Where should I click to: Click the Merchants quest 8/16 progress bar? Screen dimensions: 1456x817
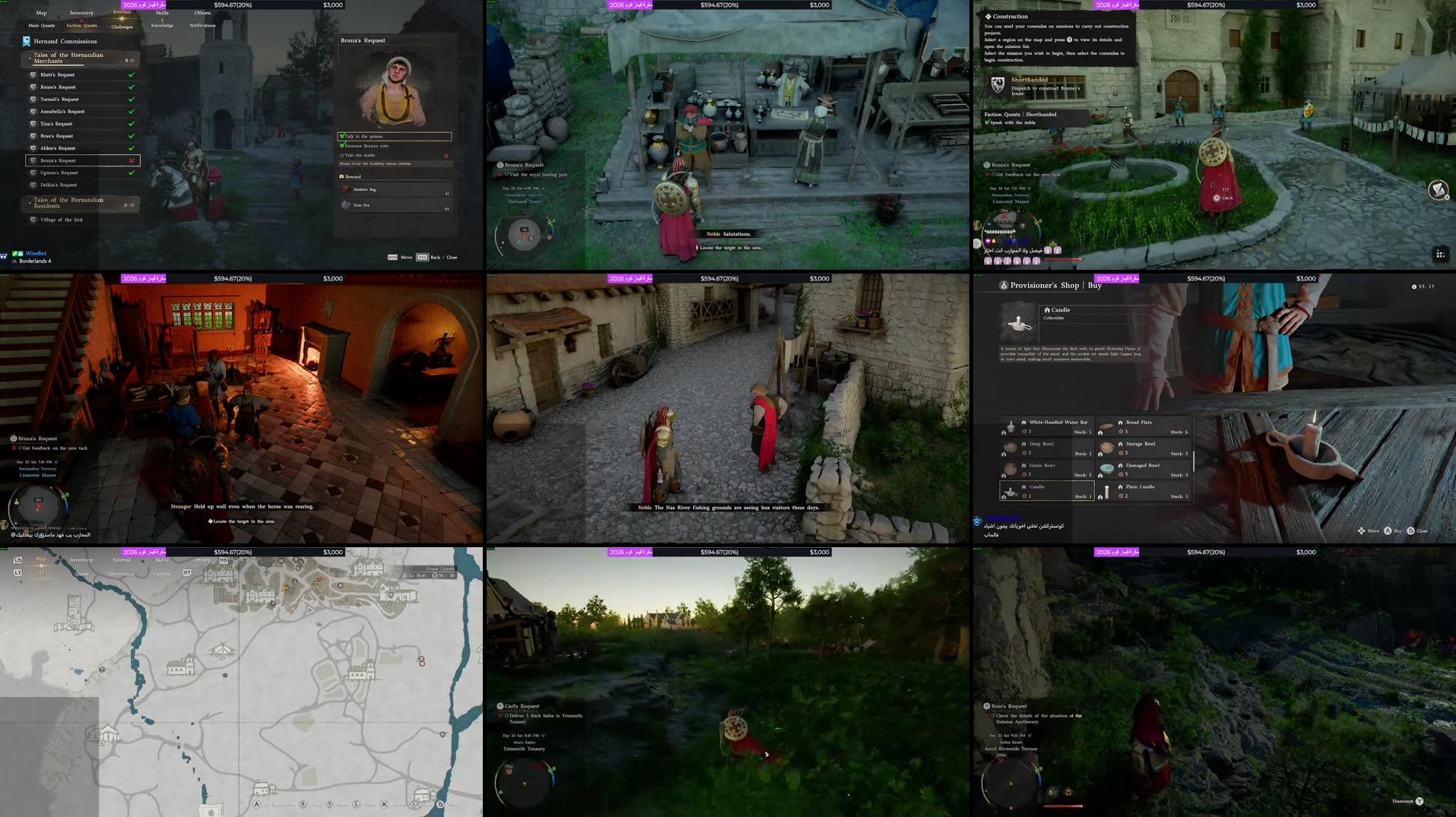coord(59,65)
